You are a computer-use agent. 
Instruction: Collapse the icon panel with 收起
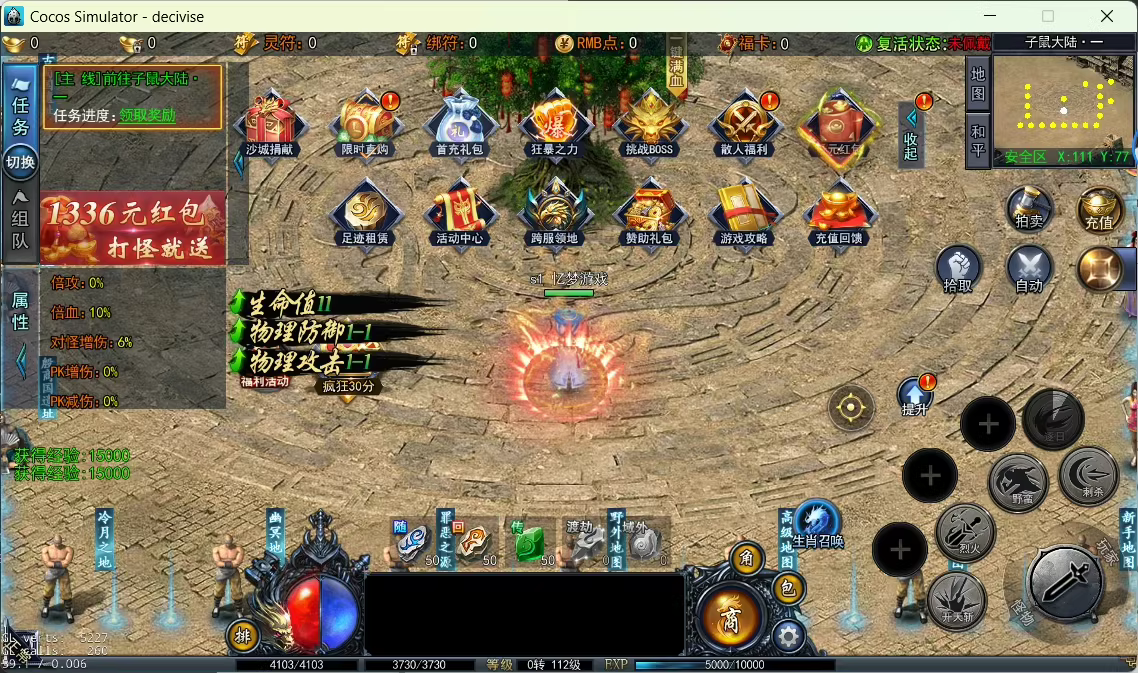pyautogui.click(x=911, y=132)
